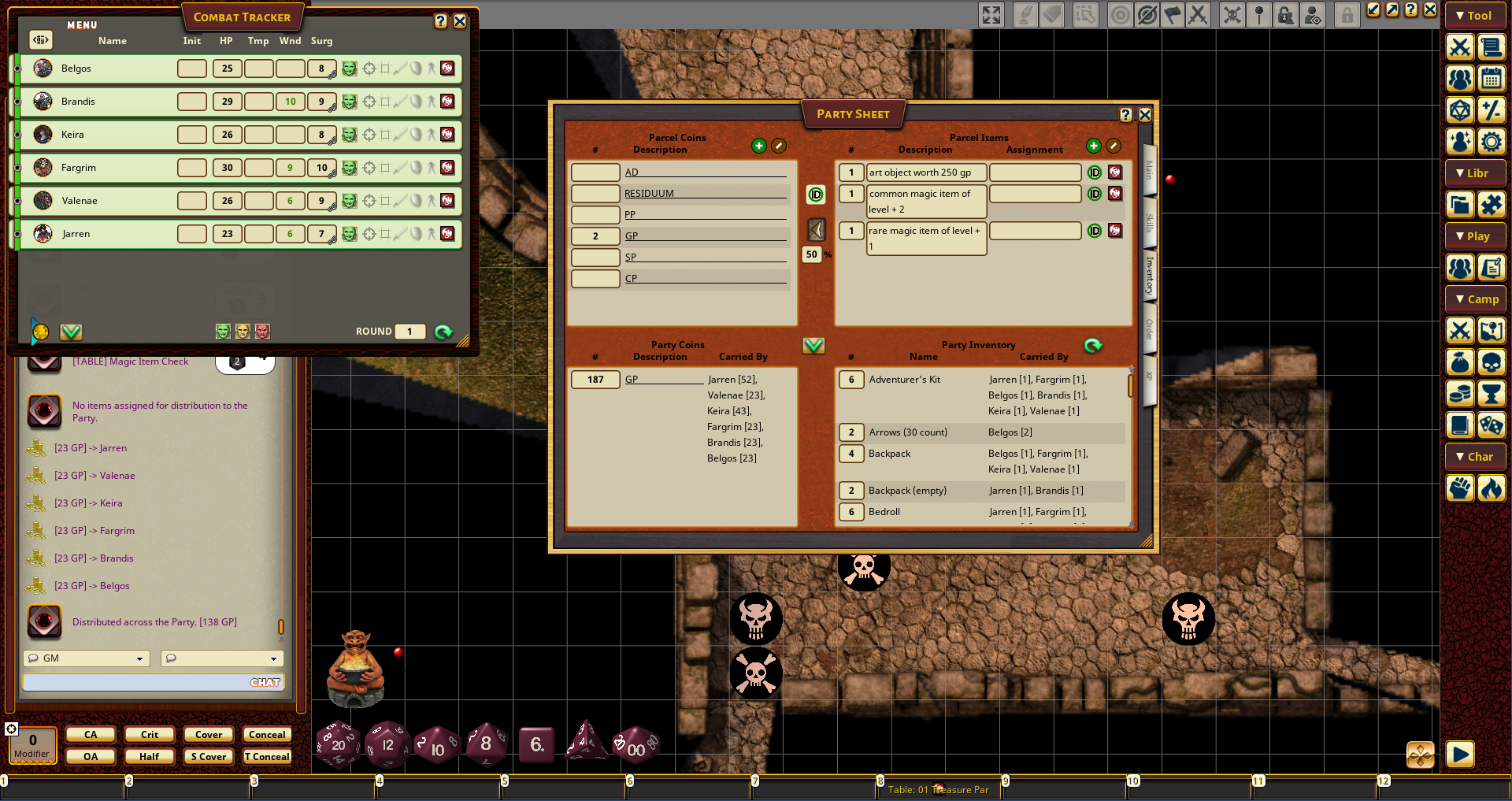Toggle the Conceal modifier button
This screenshot has height=801, width=1512.
point(267,735)
